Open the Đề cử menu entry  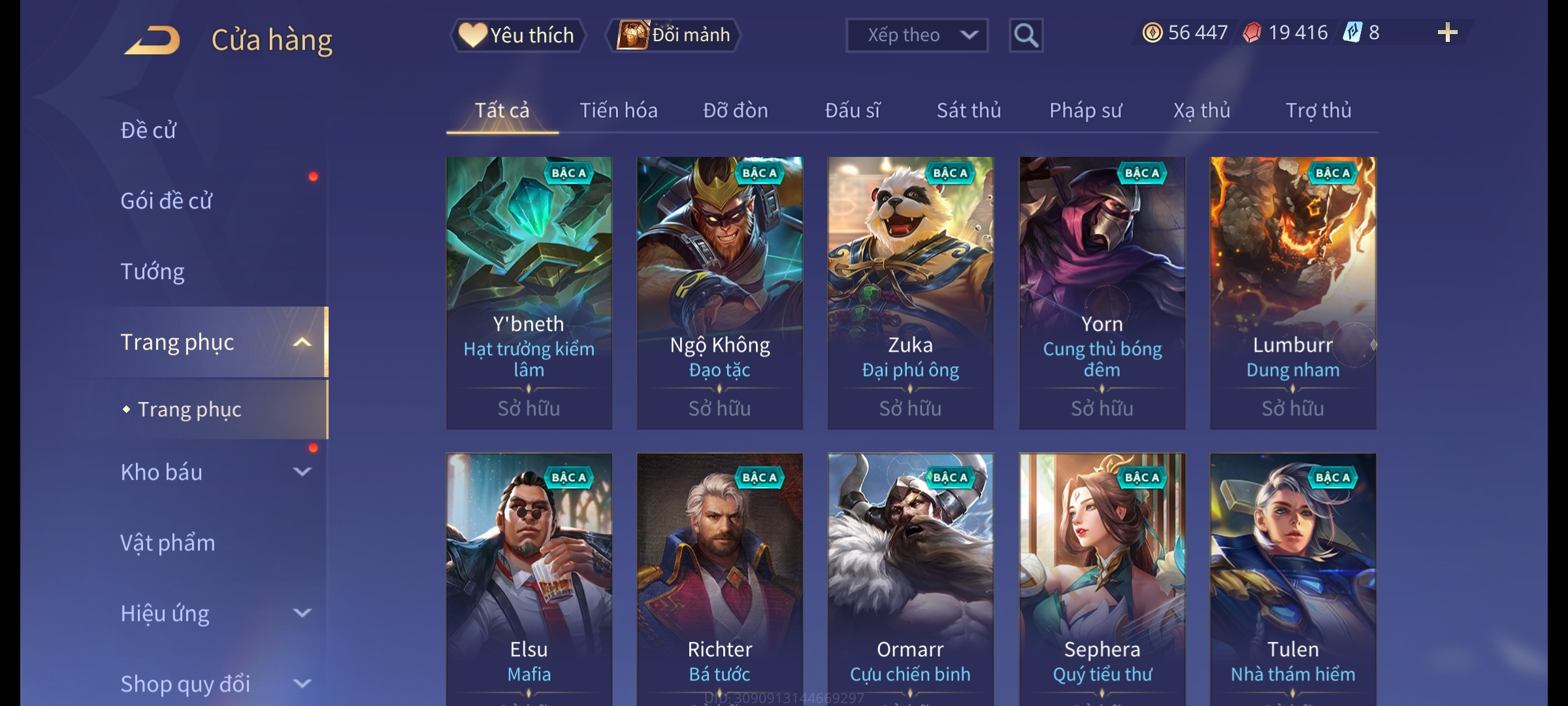point(148,130)
